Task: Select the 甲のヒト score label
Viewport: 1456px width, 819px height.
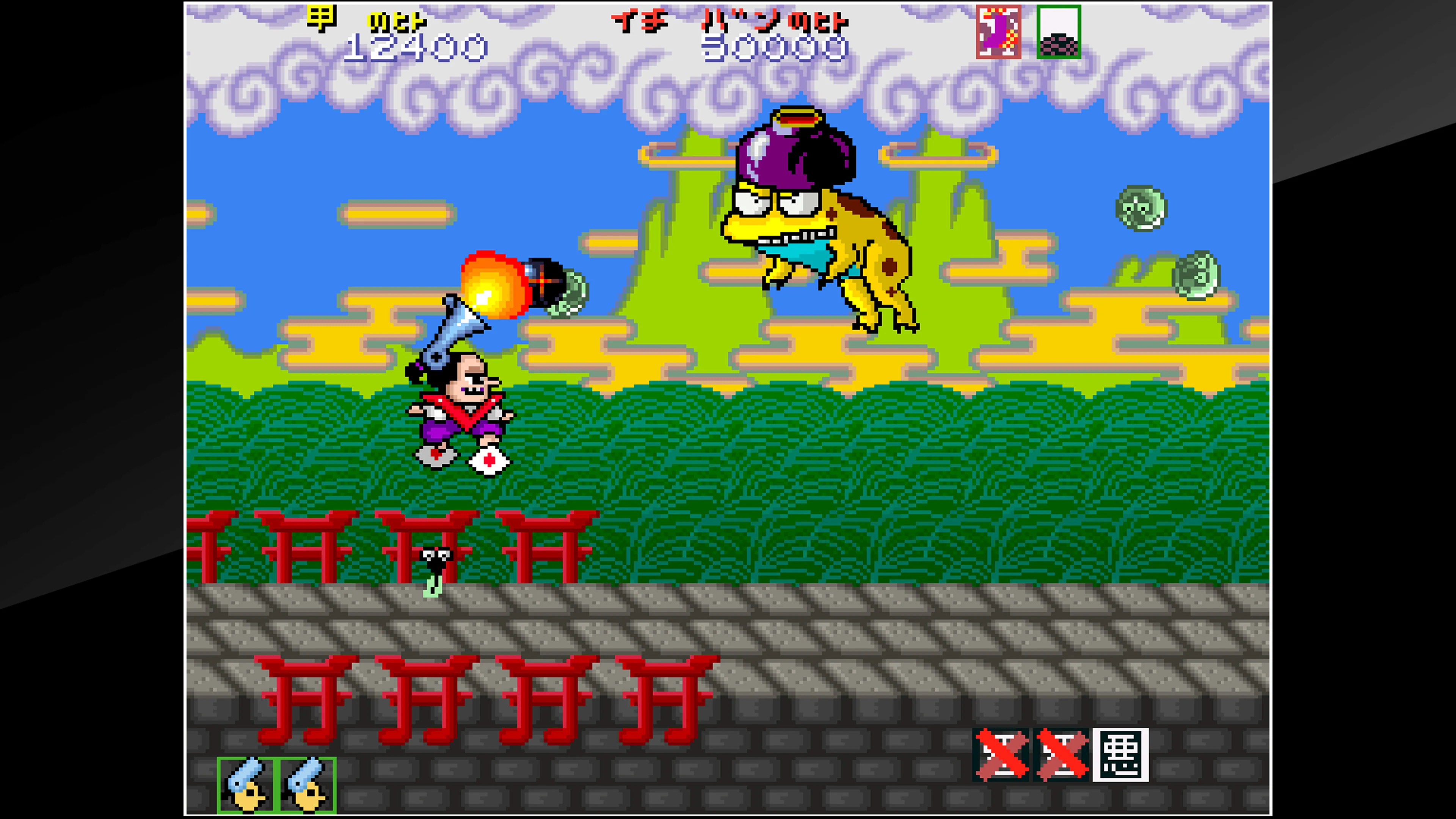Action: [x=367, y=20]
